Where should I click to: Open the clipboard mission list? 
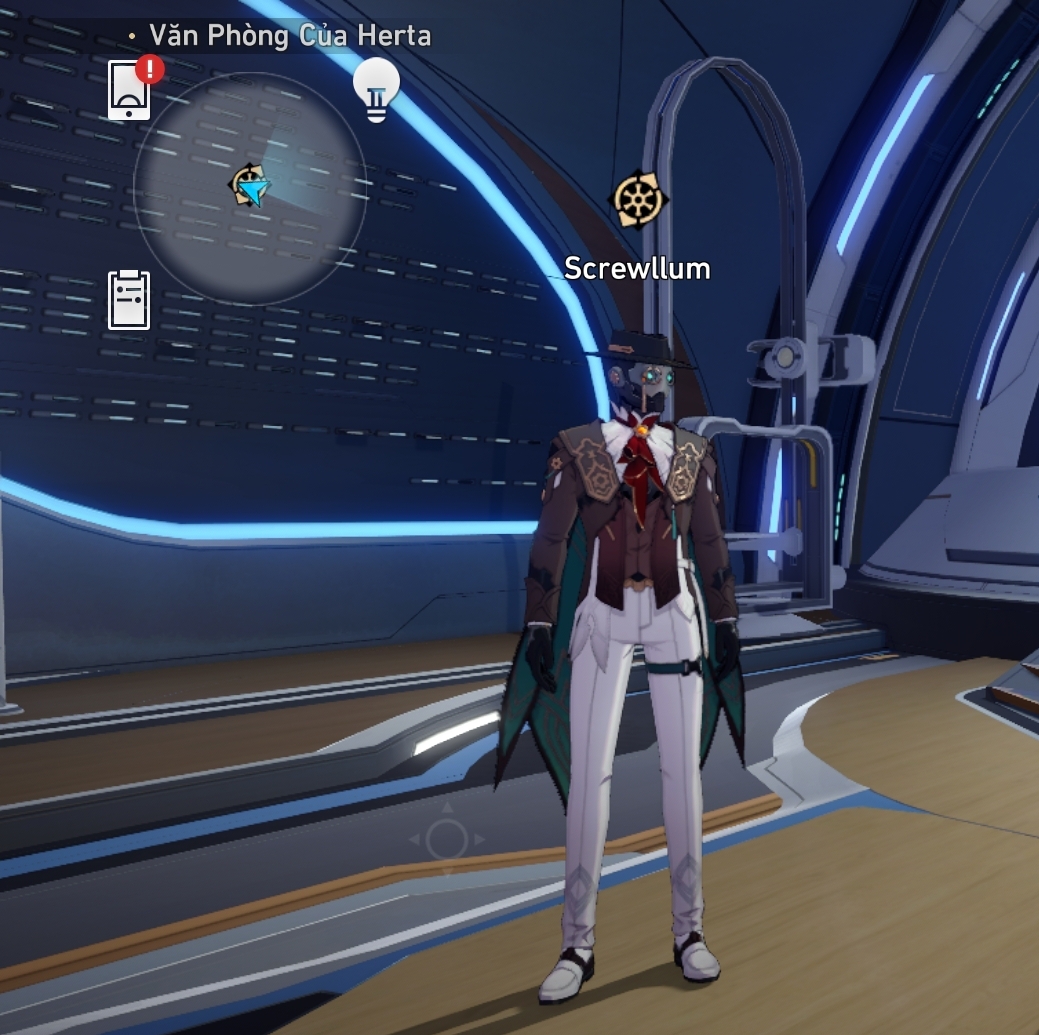click(129, 300)
